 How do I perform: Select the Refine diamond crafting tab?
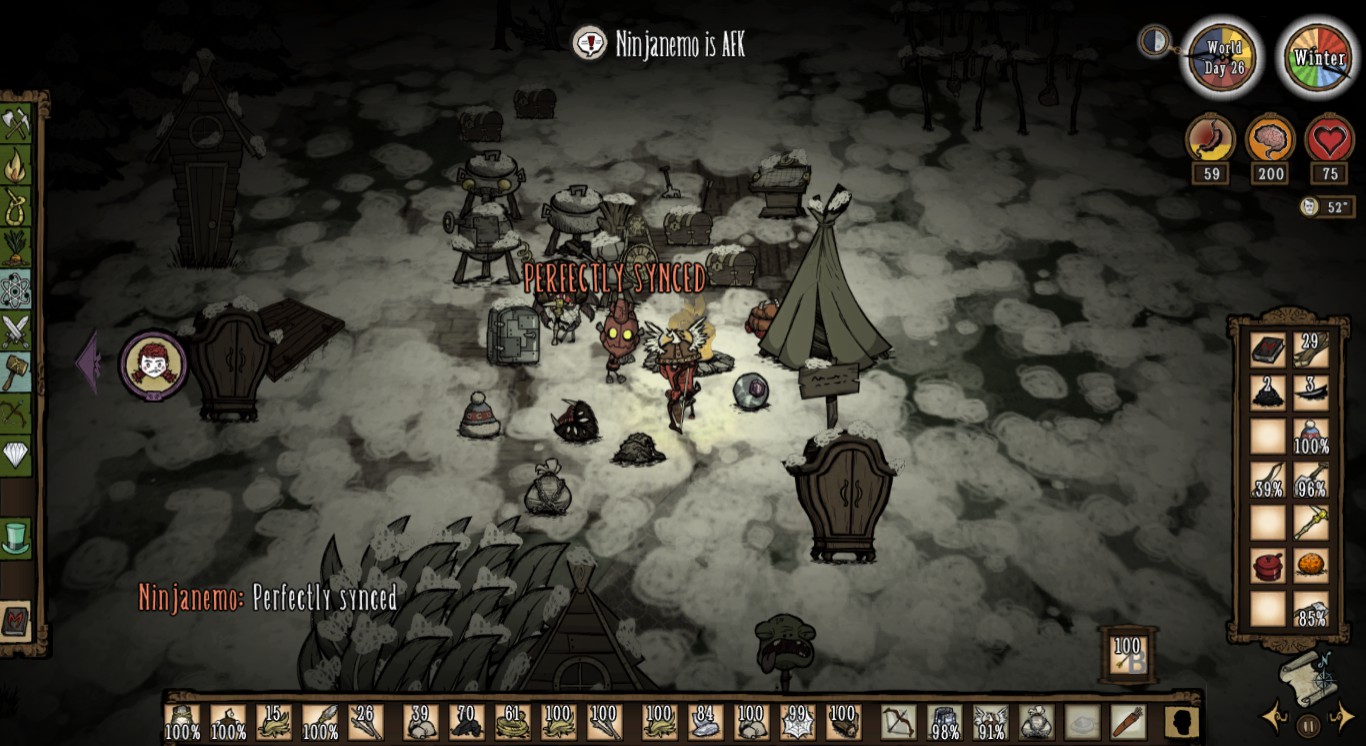coord(17,455)
